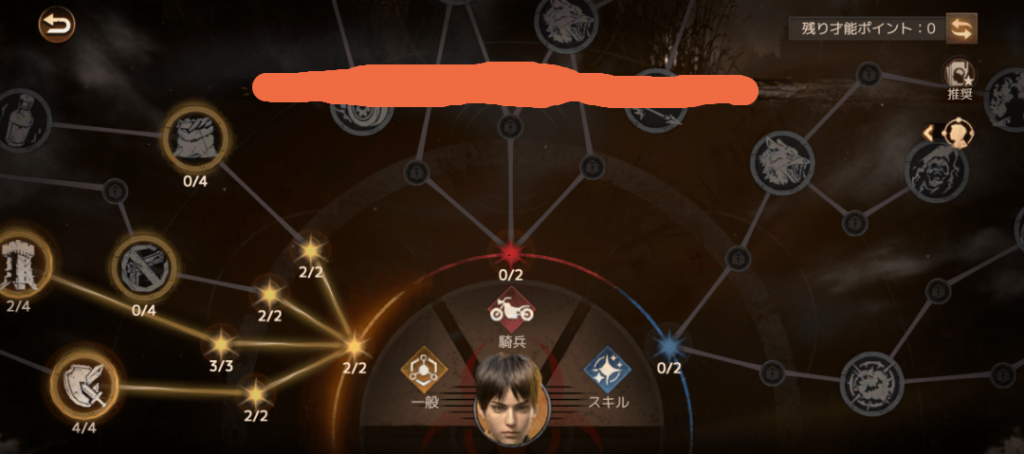Click the hero portrait at the tree base

click(x=509, y=398)
